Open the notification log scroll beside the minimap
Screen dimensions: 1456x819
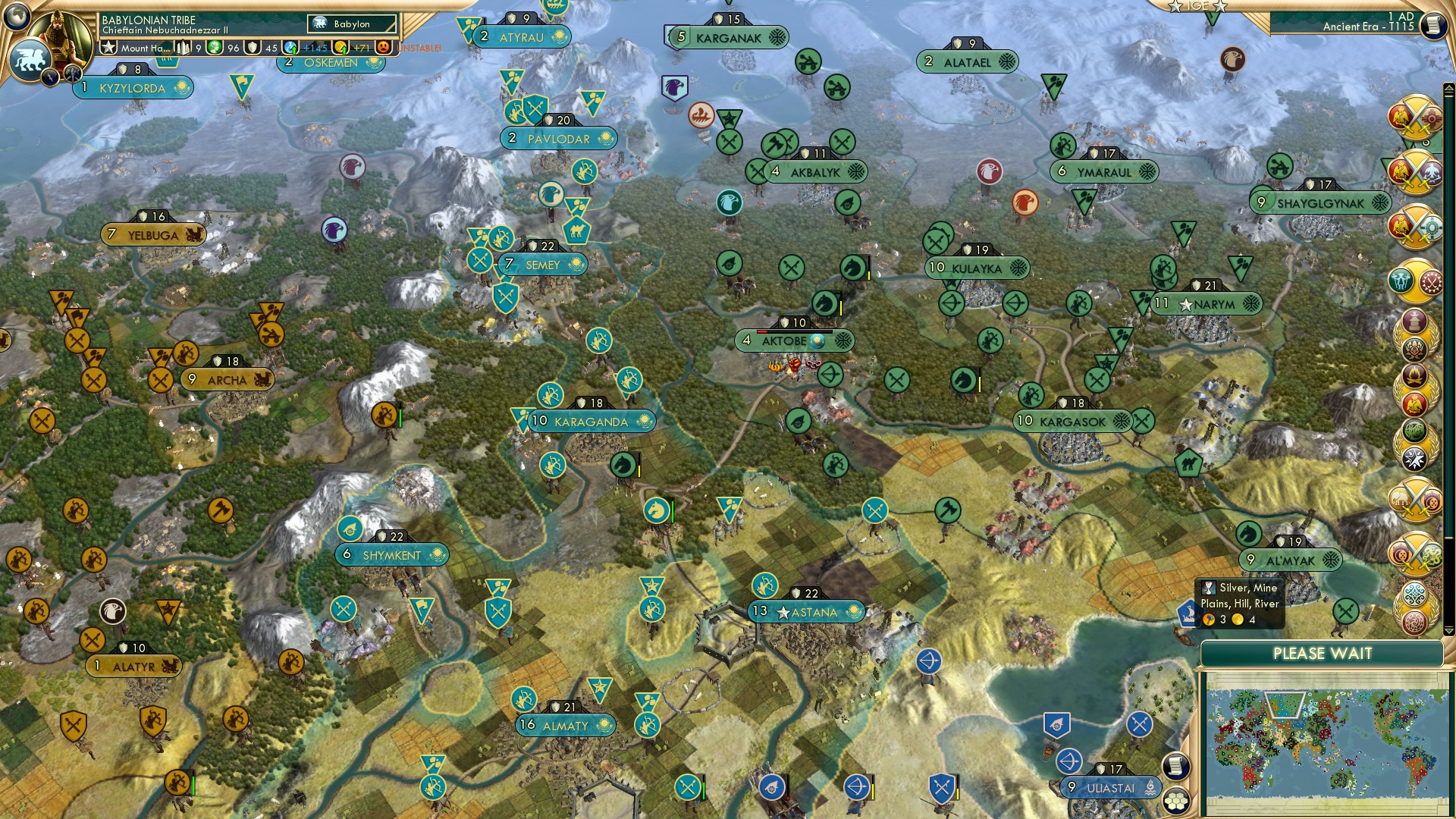tap(1177, 766)
